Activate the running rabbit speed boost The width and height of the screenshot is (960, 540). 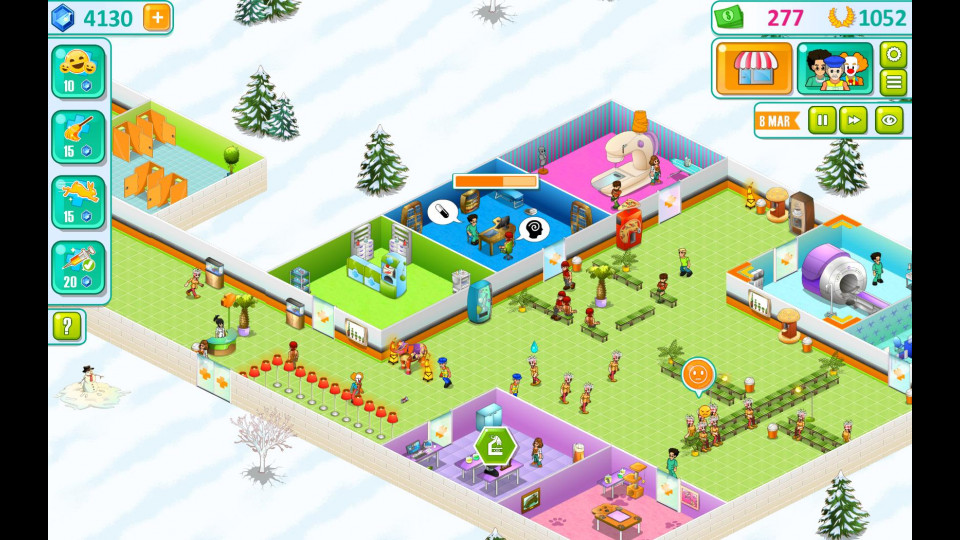point(78,202)
